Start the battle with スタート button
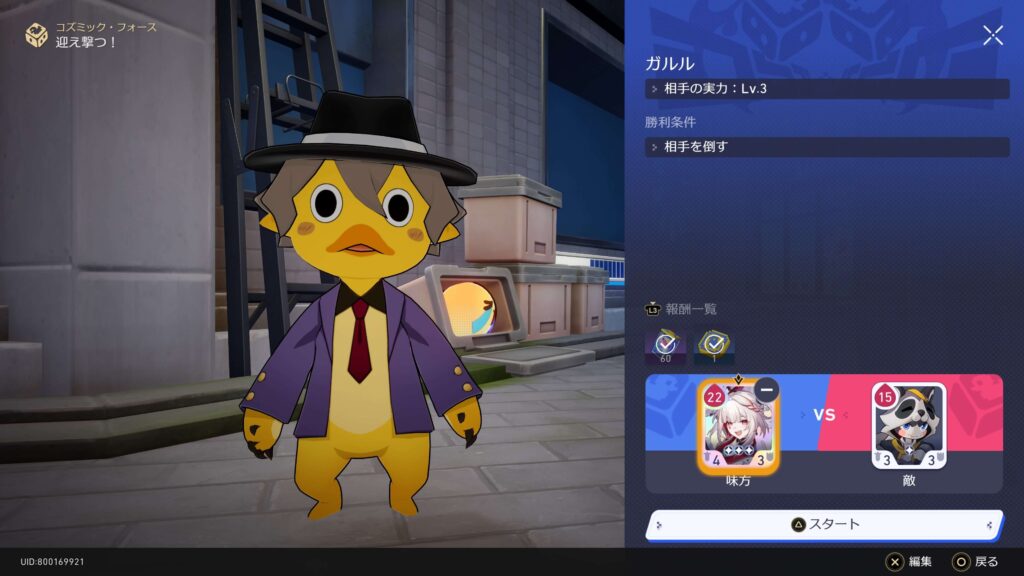Image resolution: width=1024 pixels, height=576 pixels. pyautogui.click(x=825, y=524)
